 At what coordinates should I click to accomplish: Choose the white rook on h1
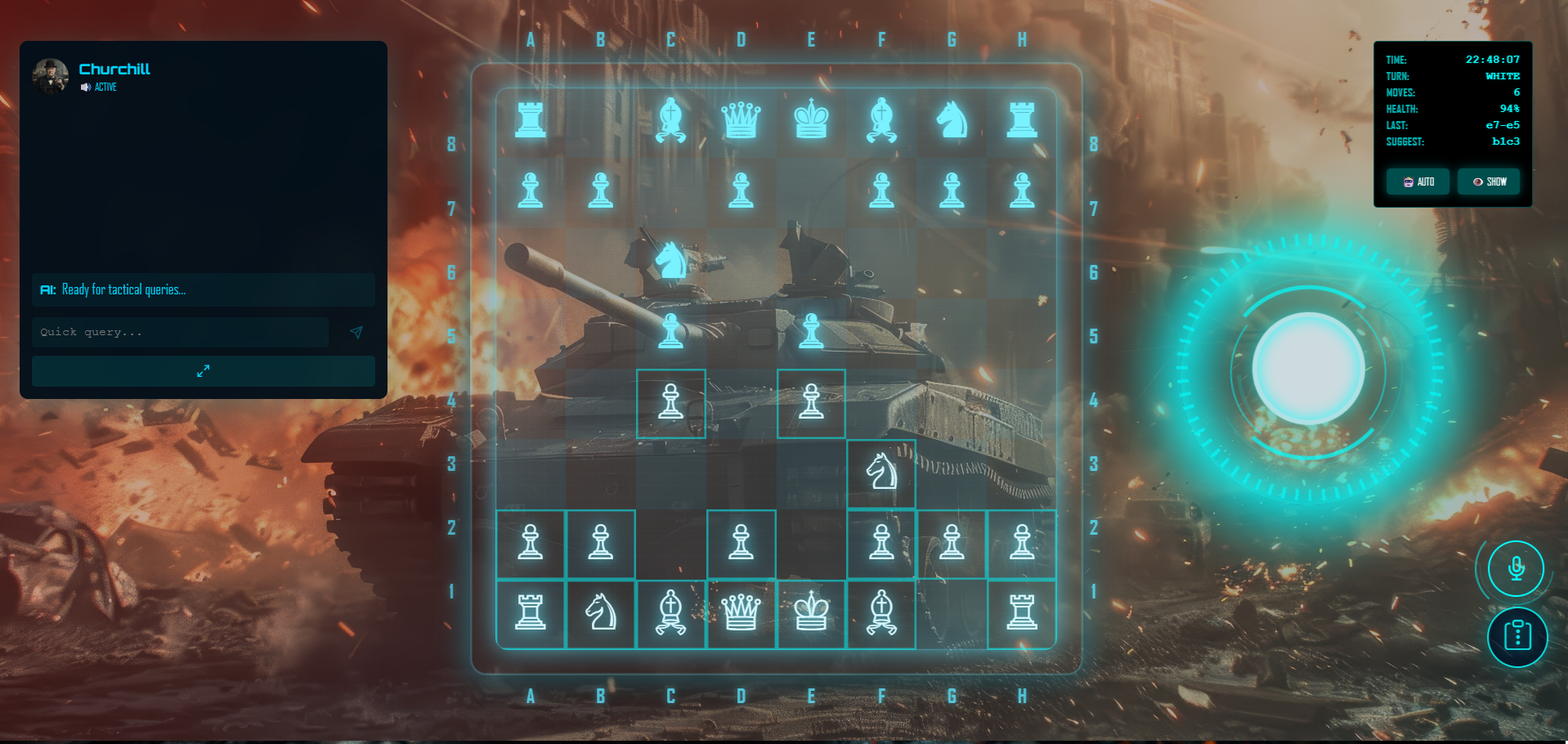point(1022,612)
